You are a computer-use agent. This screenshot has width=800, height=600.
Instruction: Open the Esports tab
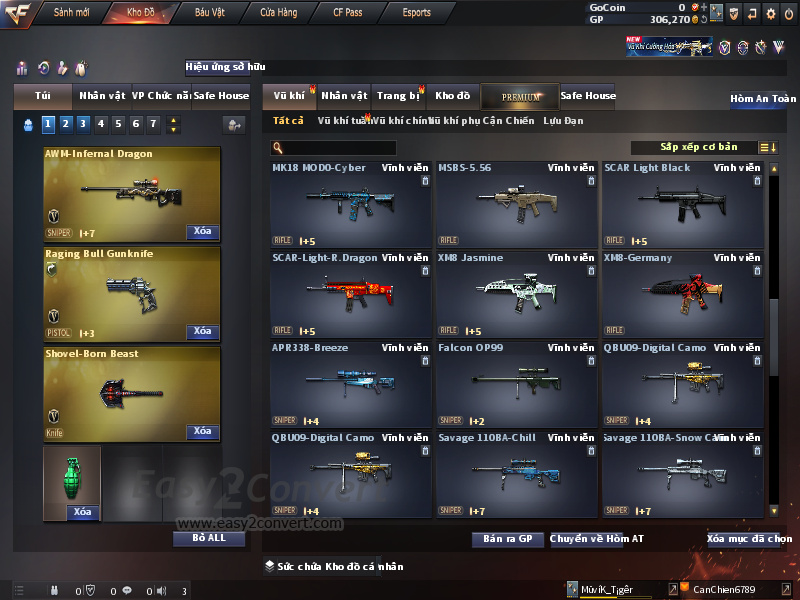416,13
